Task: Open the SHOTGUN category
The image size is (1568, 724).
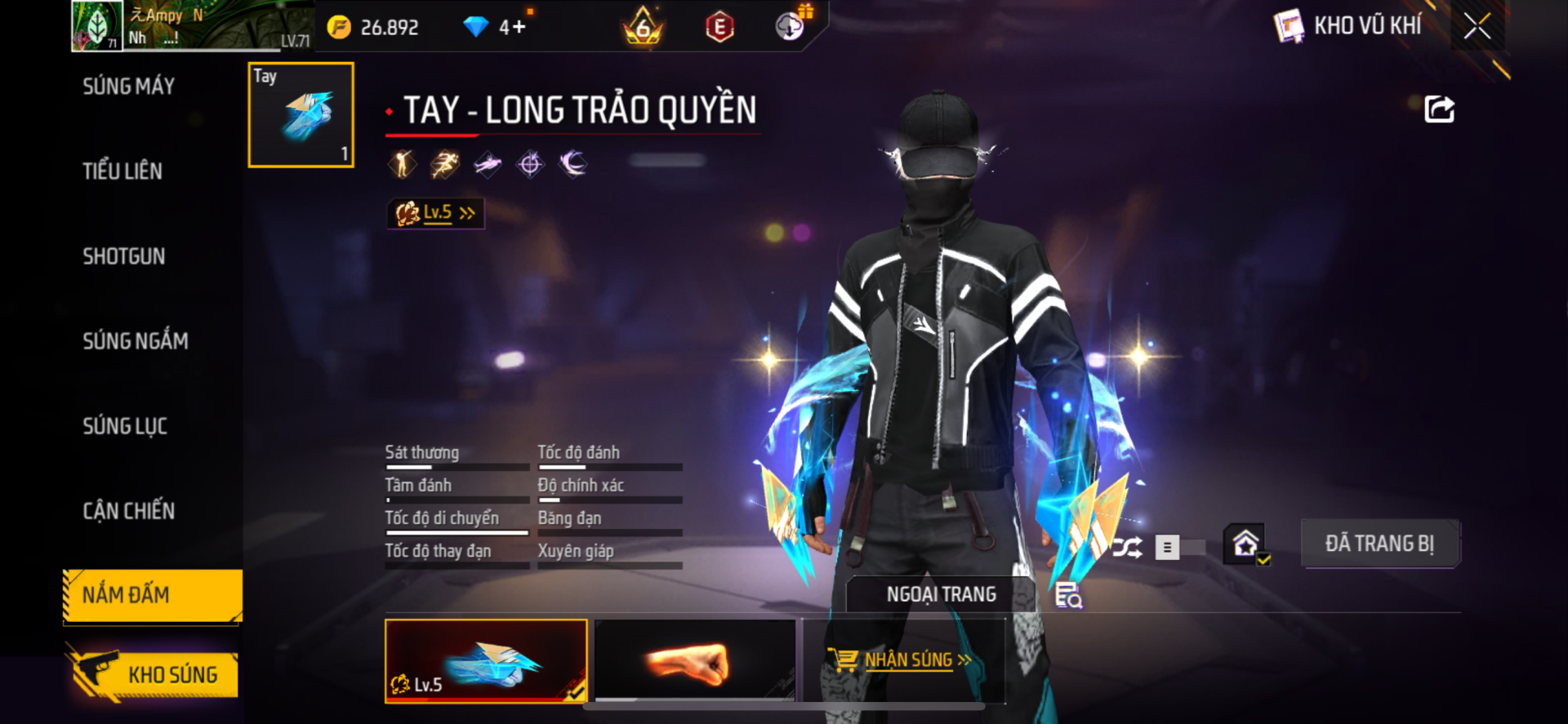Action: point(123,256)
